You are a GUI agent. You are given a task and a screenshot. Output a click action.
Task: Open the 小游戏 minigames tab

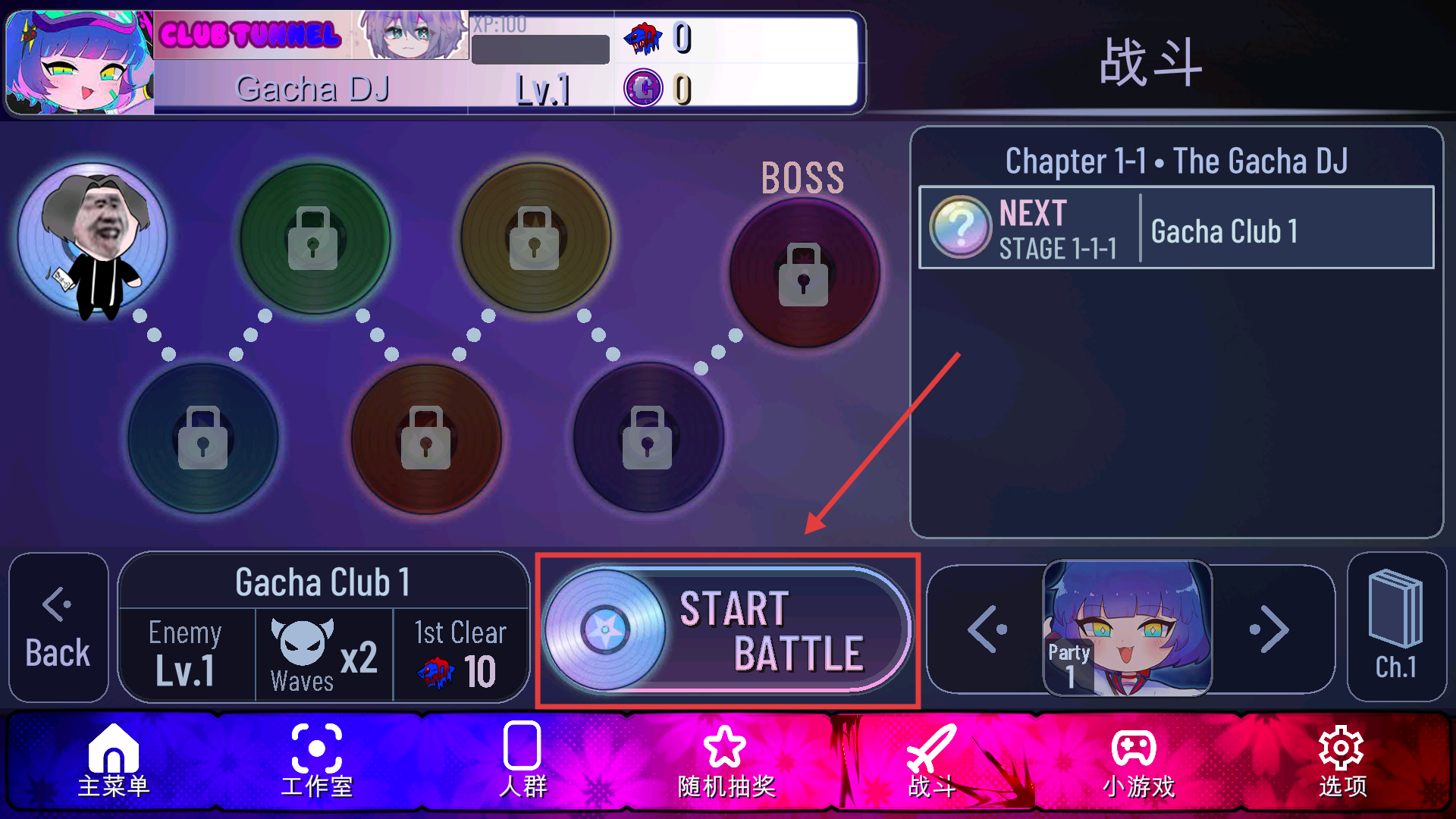[1137, 761]
